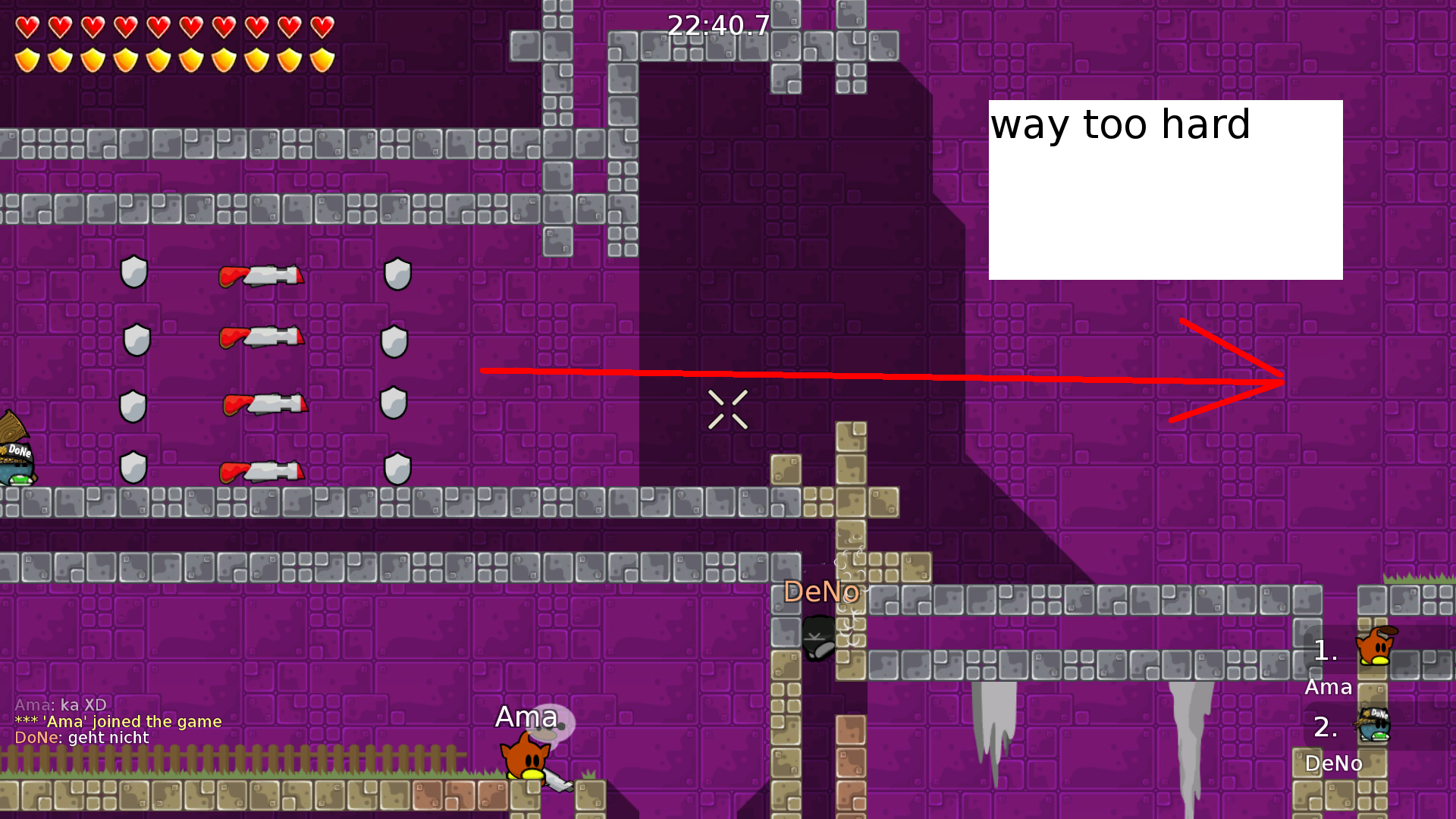The height and width of the screenshot is (819, 1456).
Task: Click the crosshair in the screen center
Action: pos(728,409)
